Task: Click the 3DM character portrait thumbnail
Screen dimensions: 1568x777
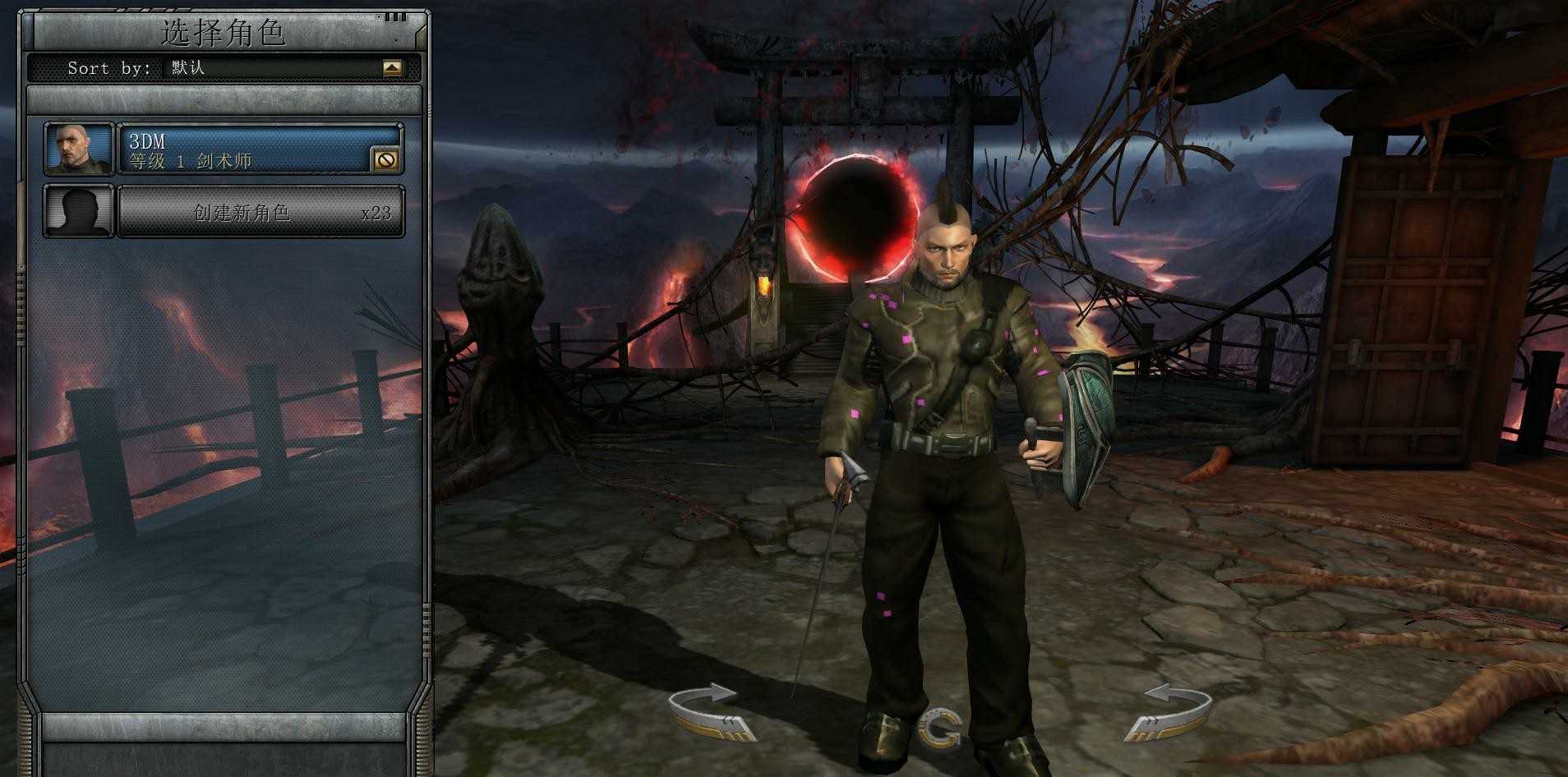Action: point(79,149)
